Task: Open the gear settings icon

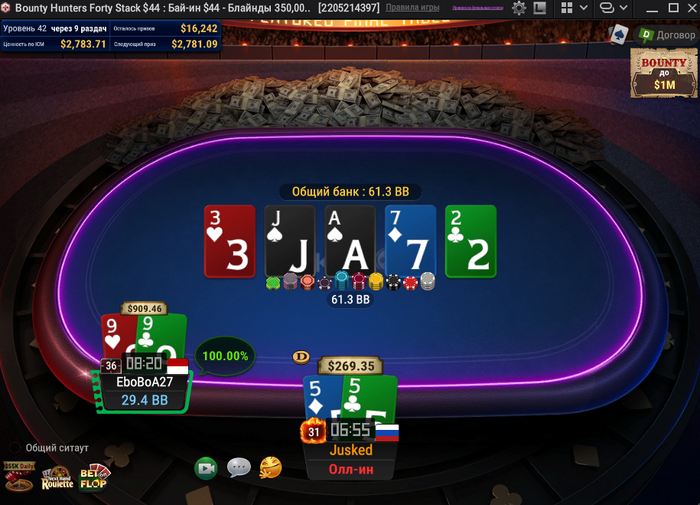Action: pyautogui.click(x=519, y=8)
